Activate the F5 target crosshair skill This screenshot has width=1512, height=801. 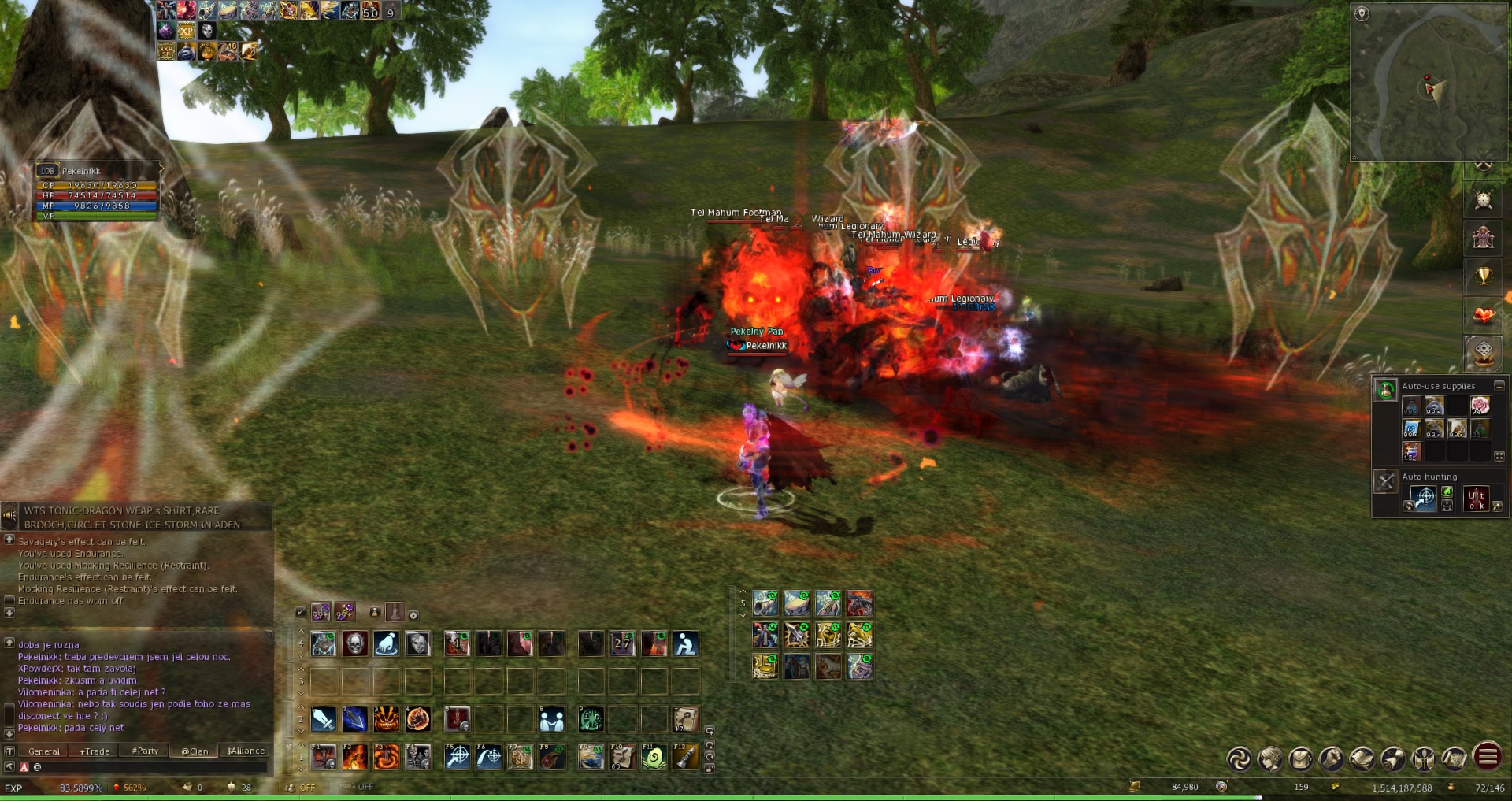pos(458,757)
